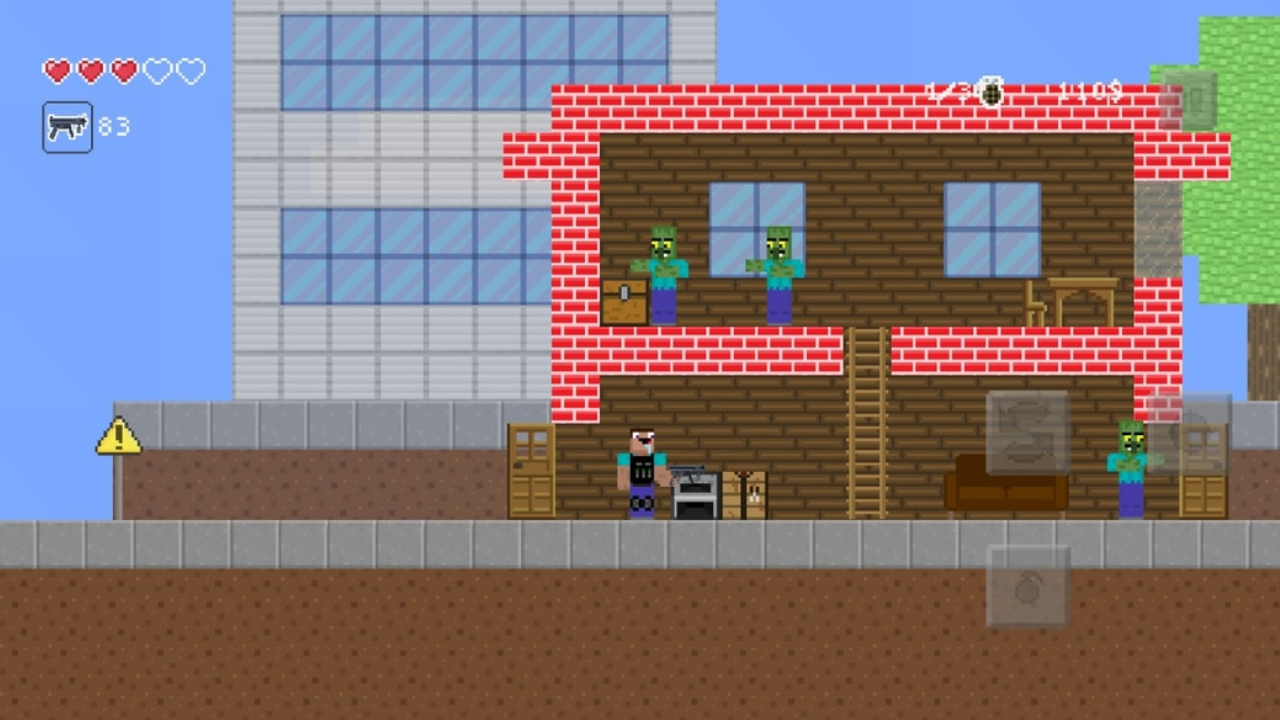Click the grenade icon in the top counter
Viewport: 1280px width, 720px height.
[x=988, y=93]
